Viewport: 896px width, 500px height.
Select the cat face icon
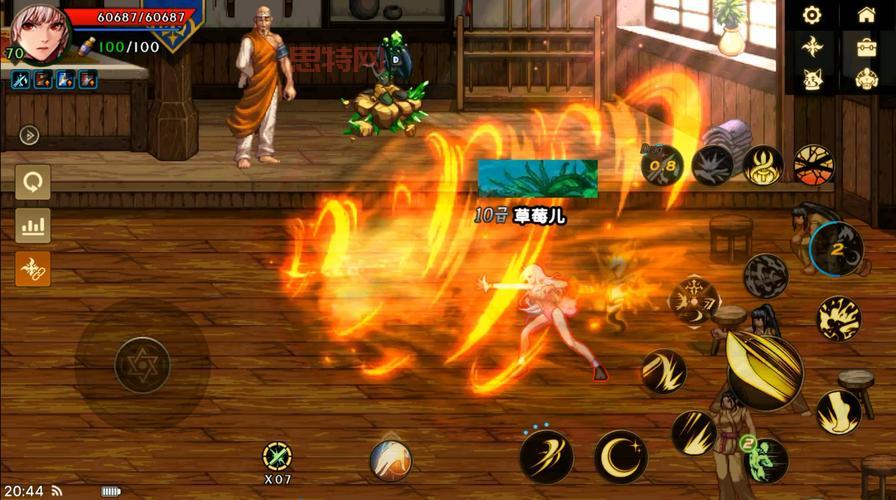(x=812, y=79)
